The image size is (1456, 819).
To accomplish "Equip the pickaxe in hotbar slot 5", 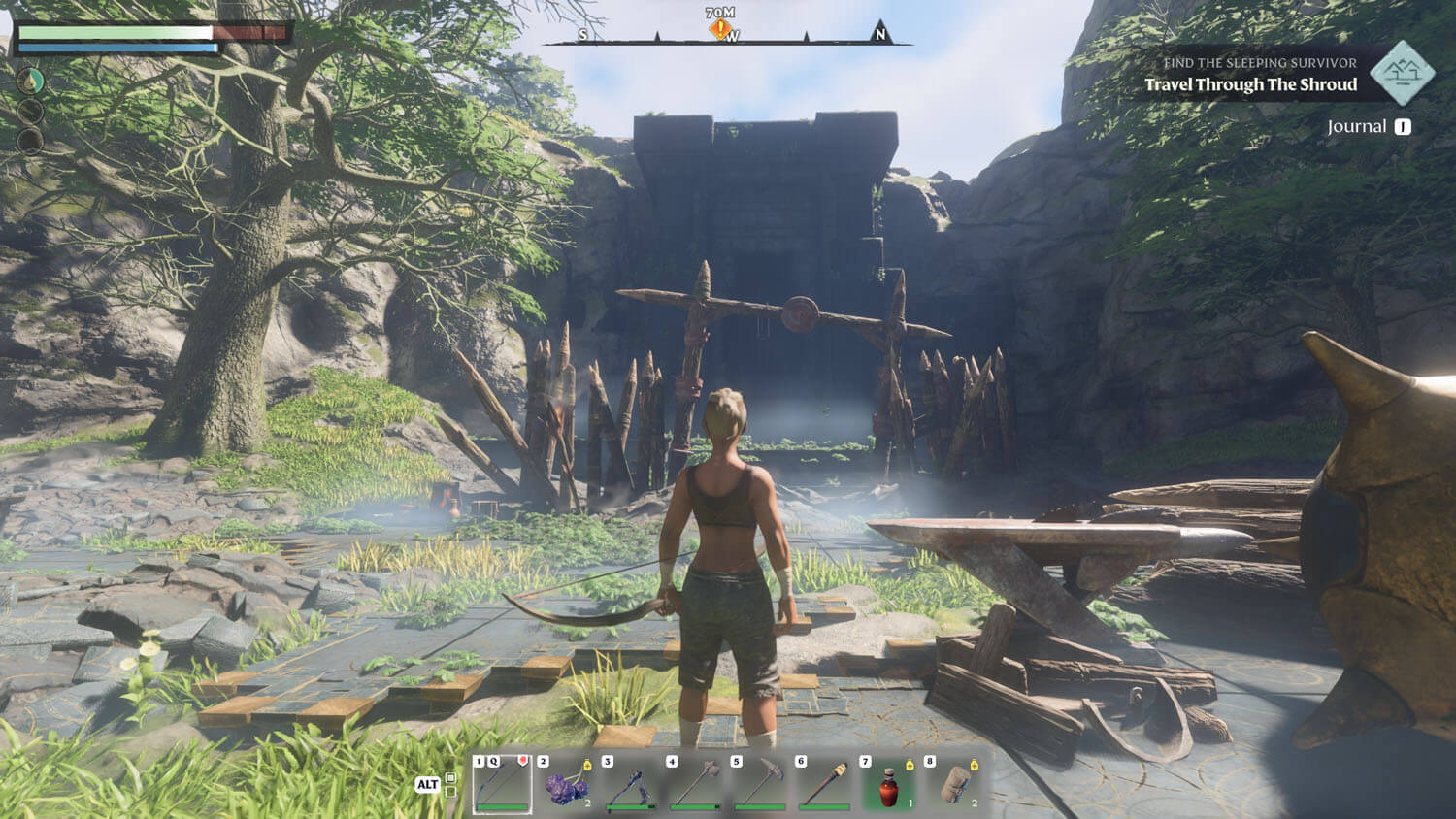I will point(759,784).
